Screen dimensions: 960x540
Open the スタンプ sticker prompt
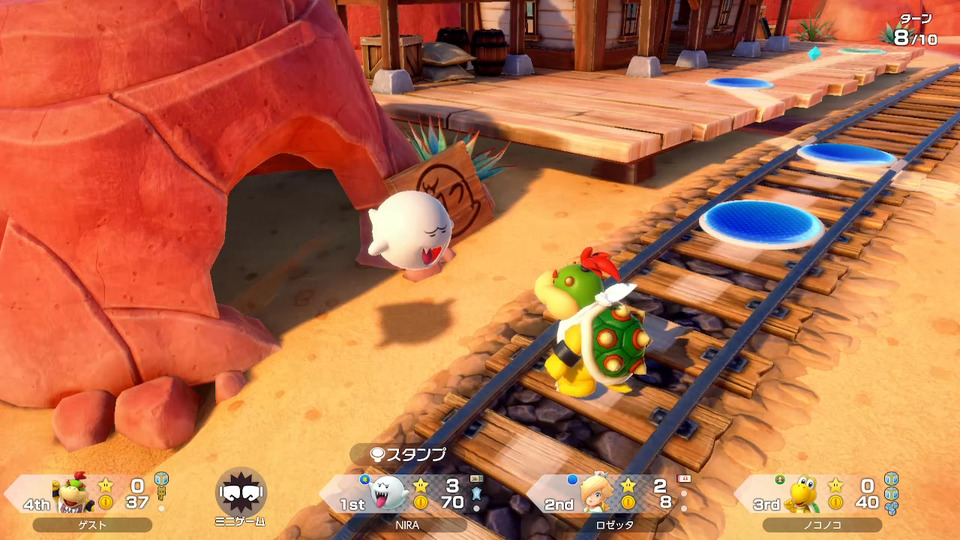point(408,454)
